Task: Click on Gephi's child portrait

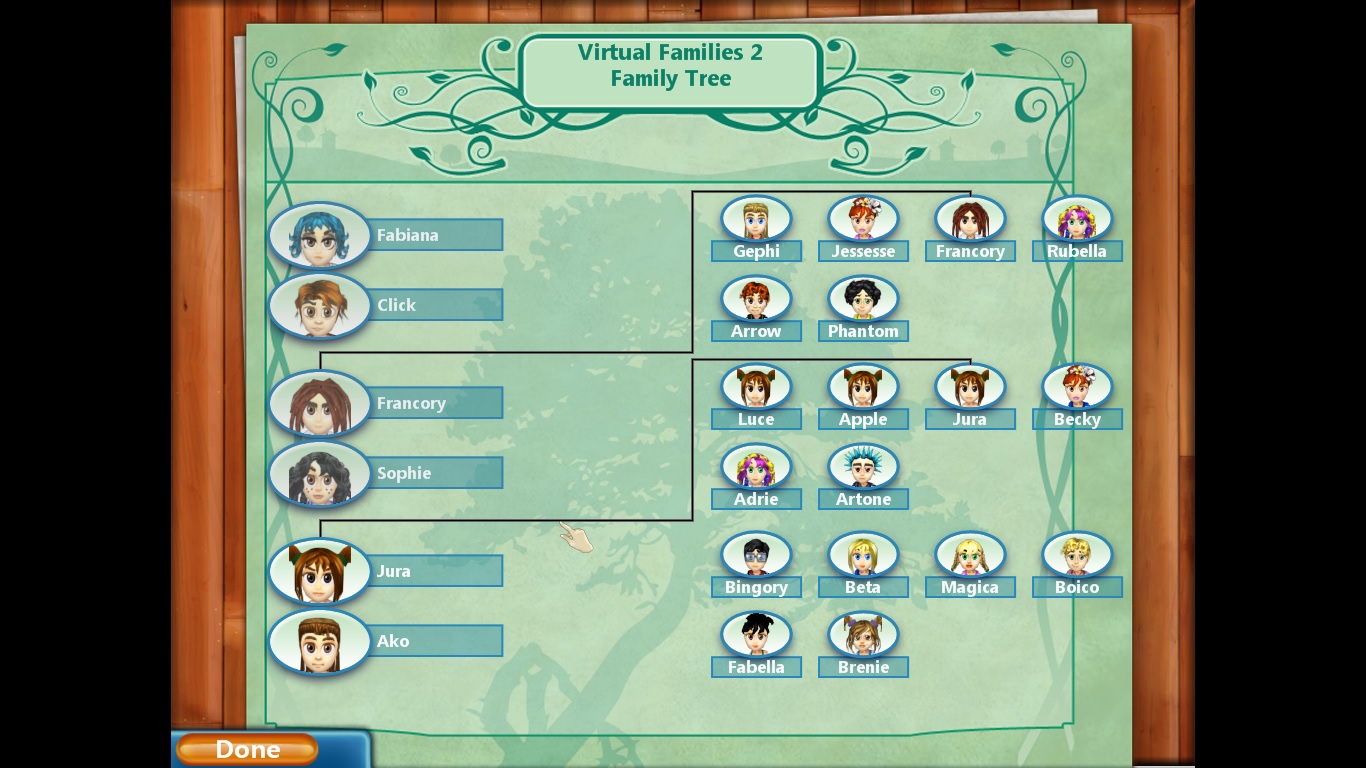Action: [756, 219]
